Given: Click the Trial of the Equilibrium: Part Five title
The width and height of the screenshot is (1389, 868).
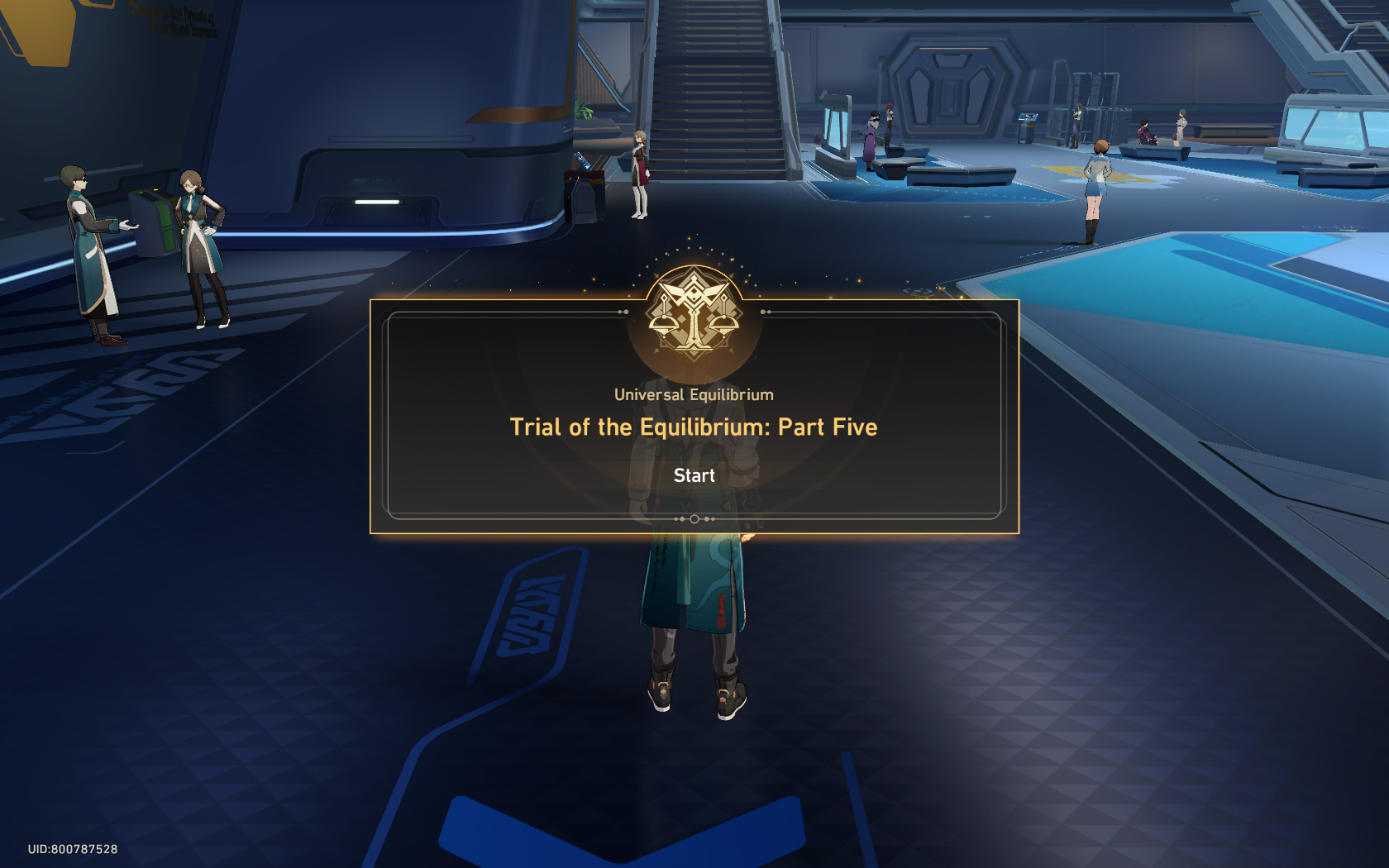Looking at the screenshot, I should (694, 427).
